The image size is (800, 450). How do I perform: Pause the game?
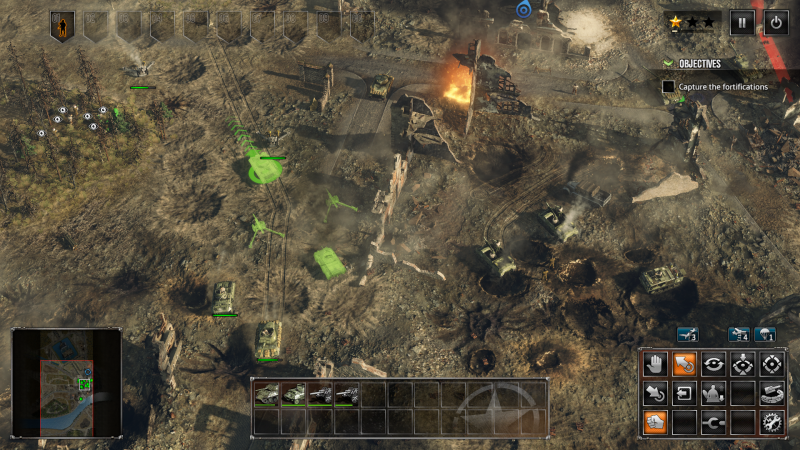[741, 23]
